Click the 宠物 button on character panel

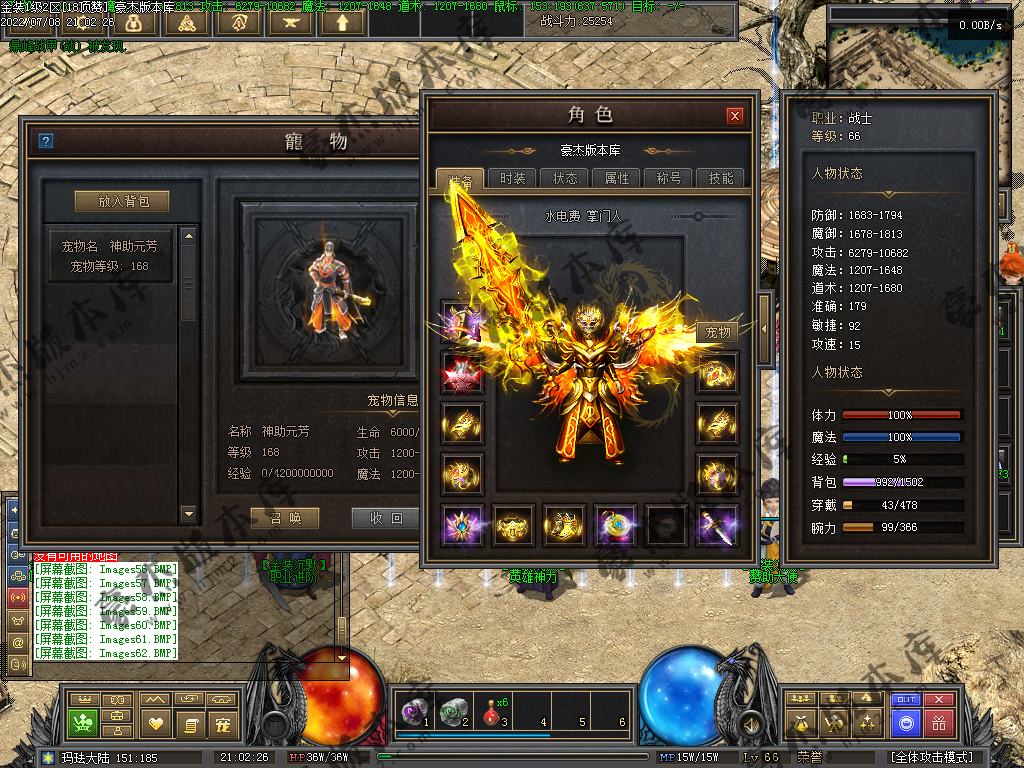point(718,332)
